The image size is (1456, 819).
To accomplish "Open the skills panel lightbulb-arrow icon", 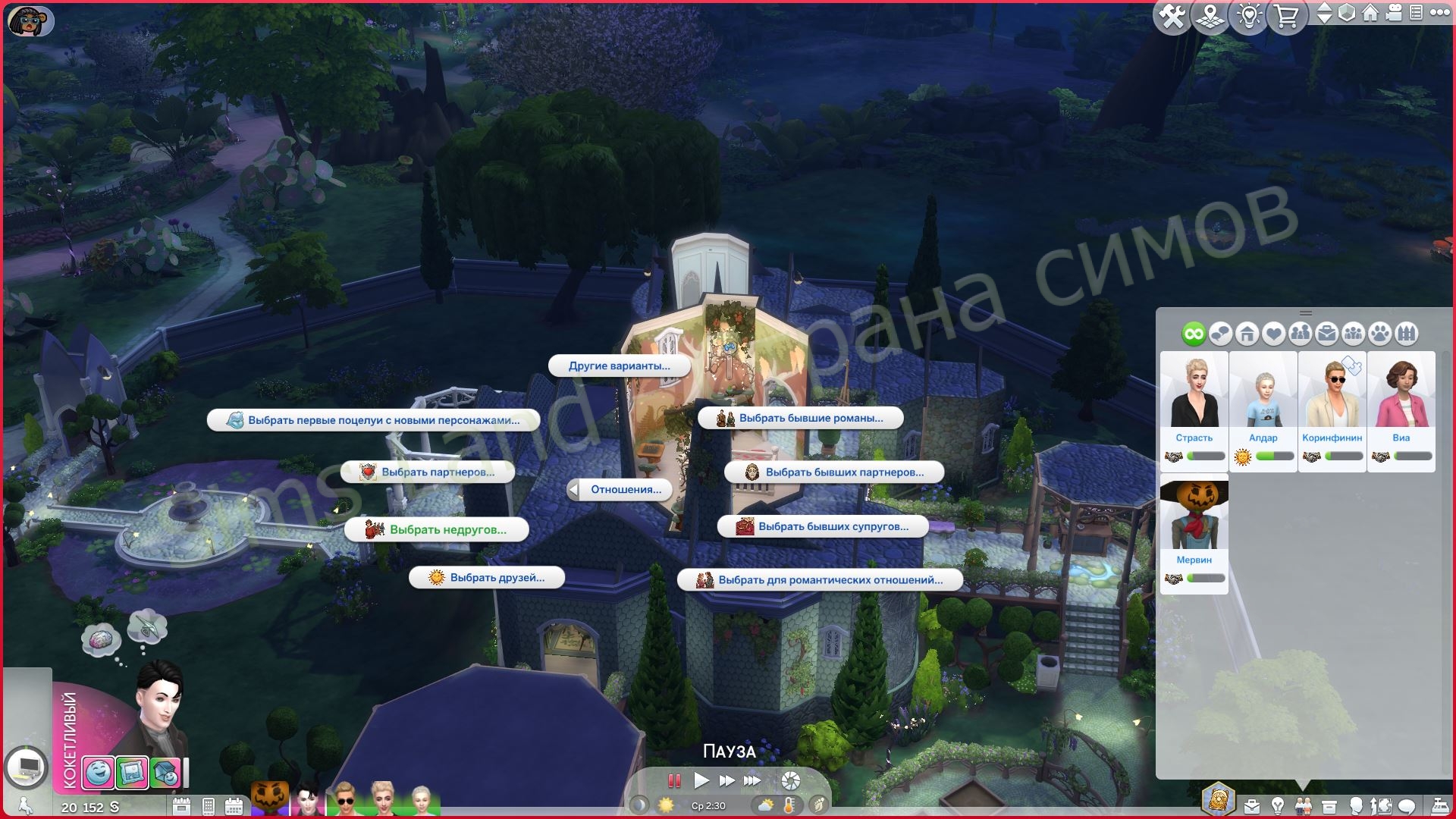I will [1382, 805].
